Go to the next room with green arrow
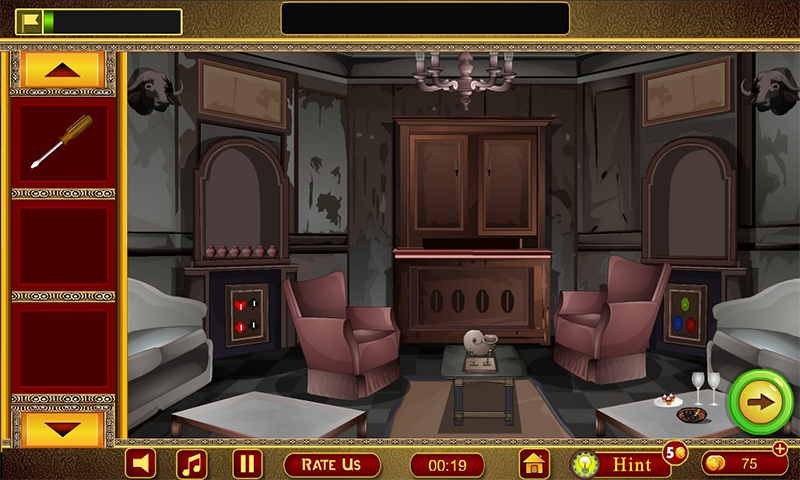This screenshot has width=800, height=480. point(761,402)
